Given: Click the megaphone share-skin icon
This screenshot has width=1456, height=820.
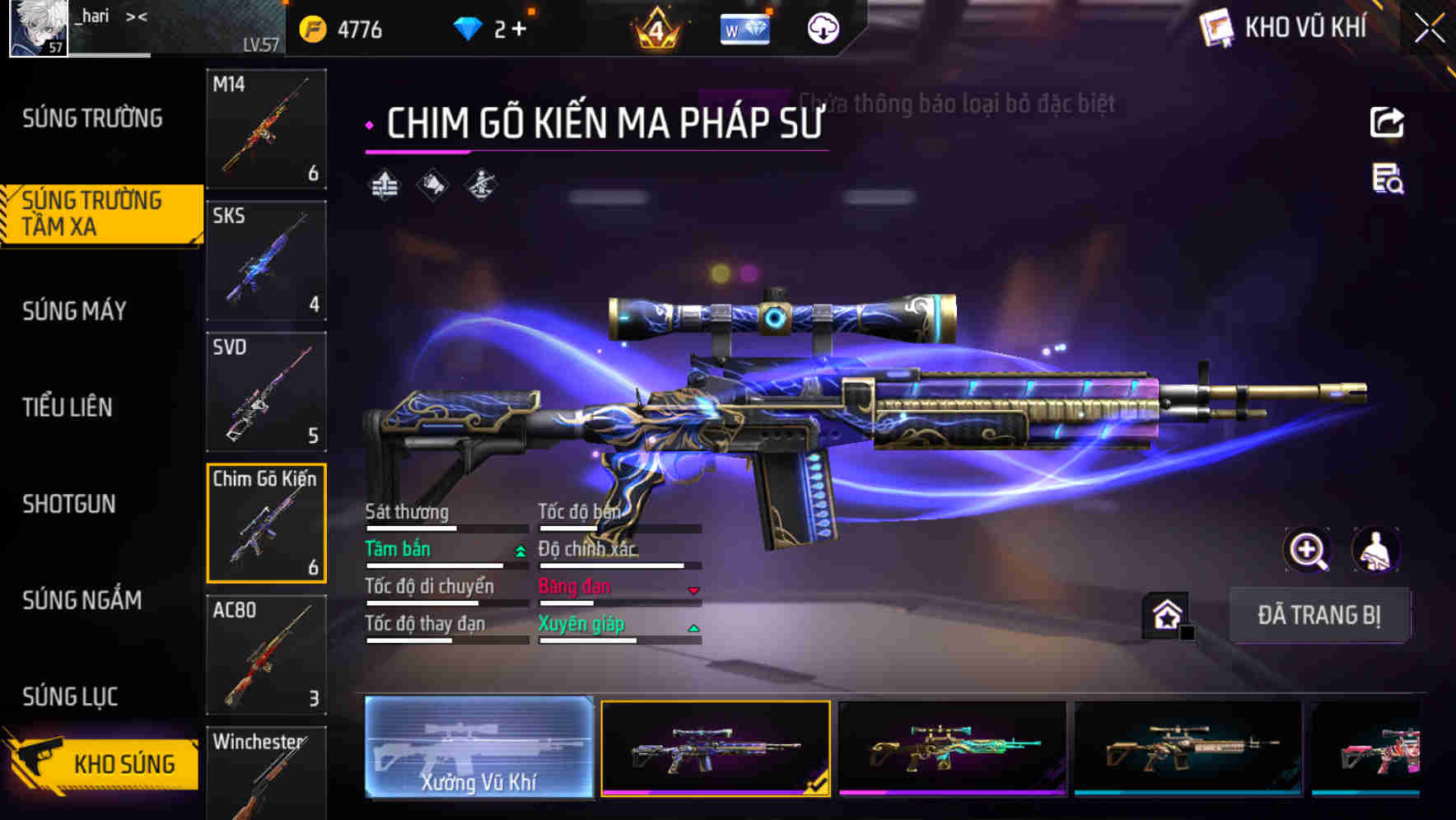Looking at the screenshot, I should point(432,185).
